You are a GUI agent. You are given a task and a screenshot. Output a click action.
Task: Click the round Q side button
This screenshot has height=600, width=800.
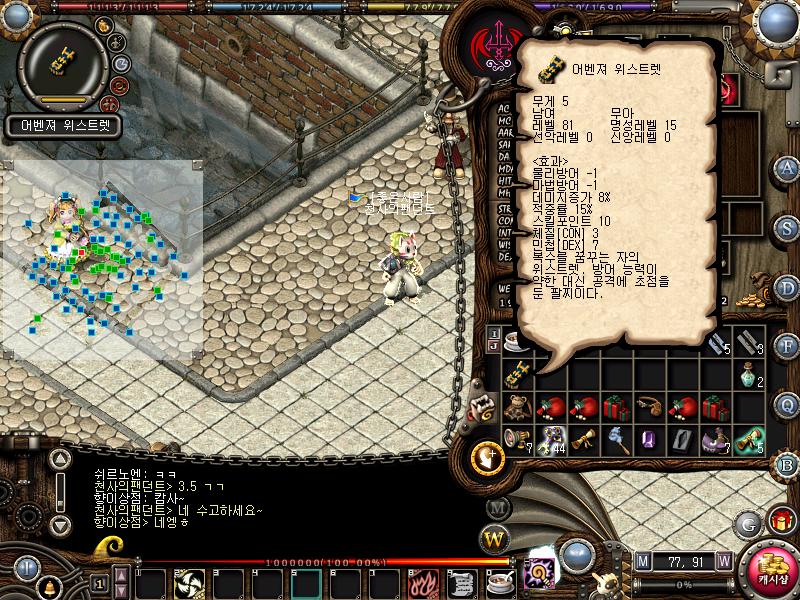[x=787, y=404]
